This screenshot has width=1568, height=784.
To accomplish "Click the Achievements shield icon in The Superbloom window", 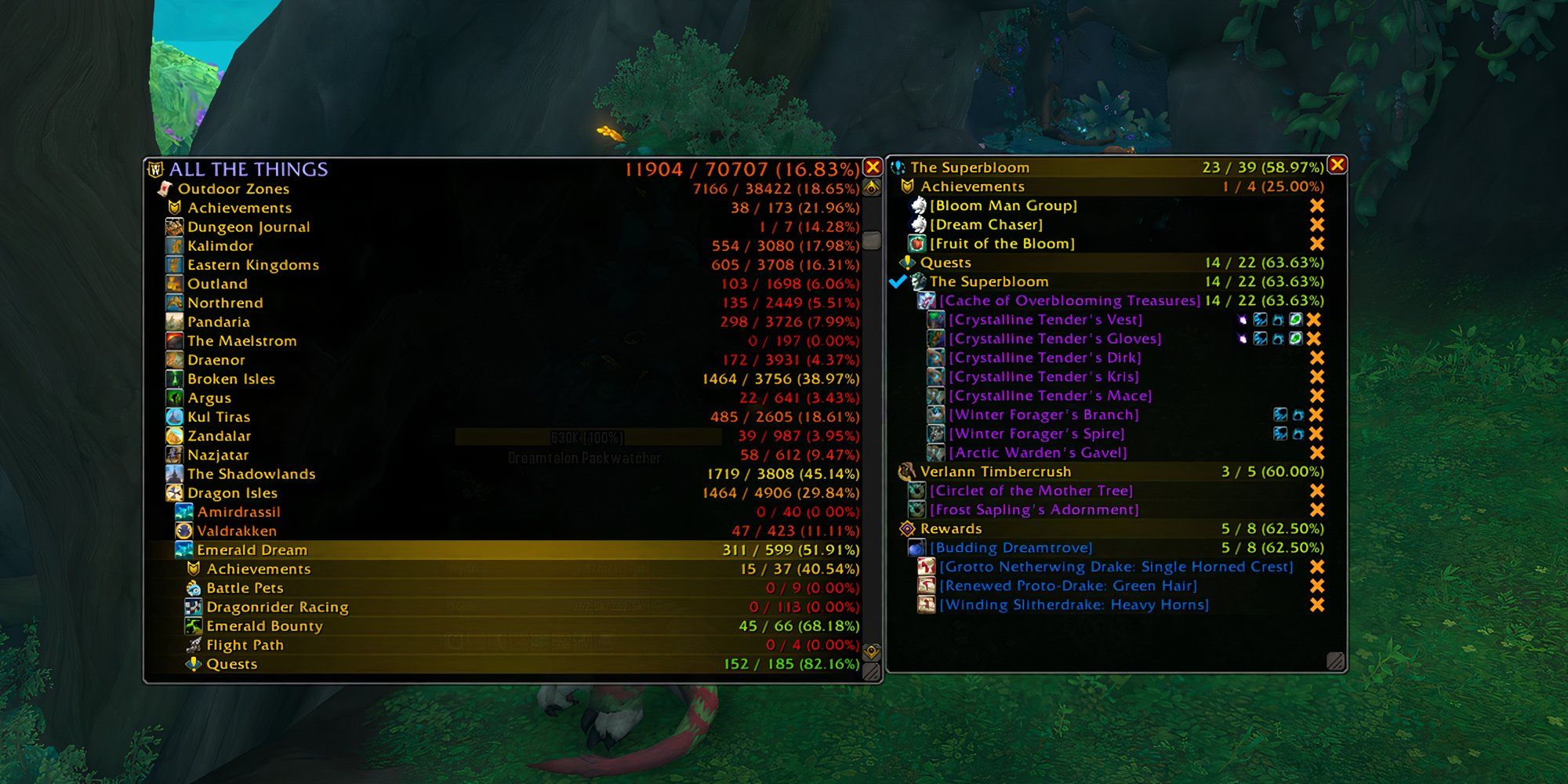I will coord(906,186).
